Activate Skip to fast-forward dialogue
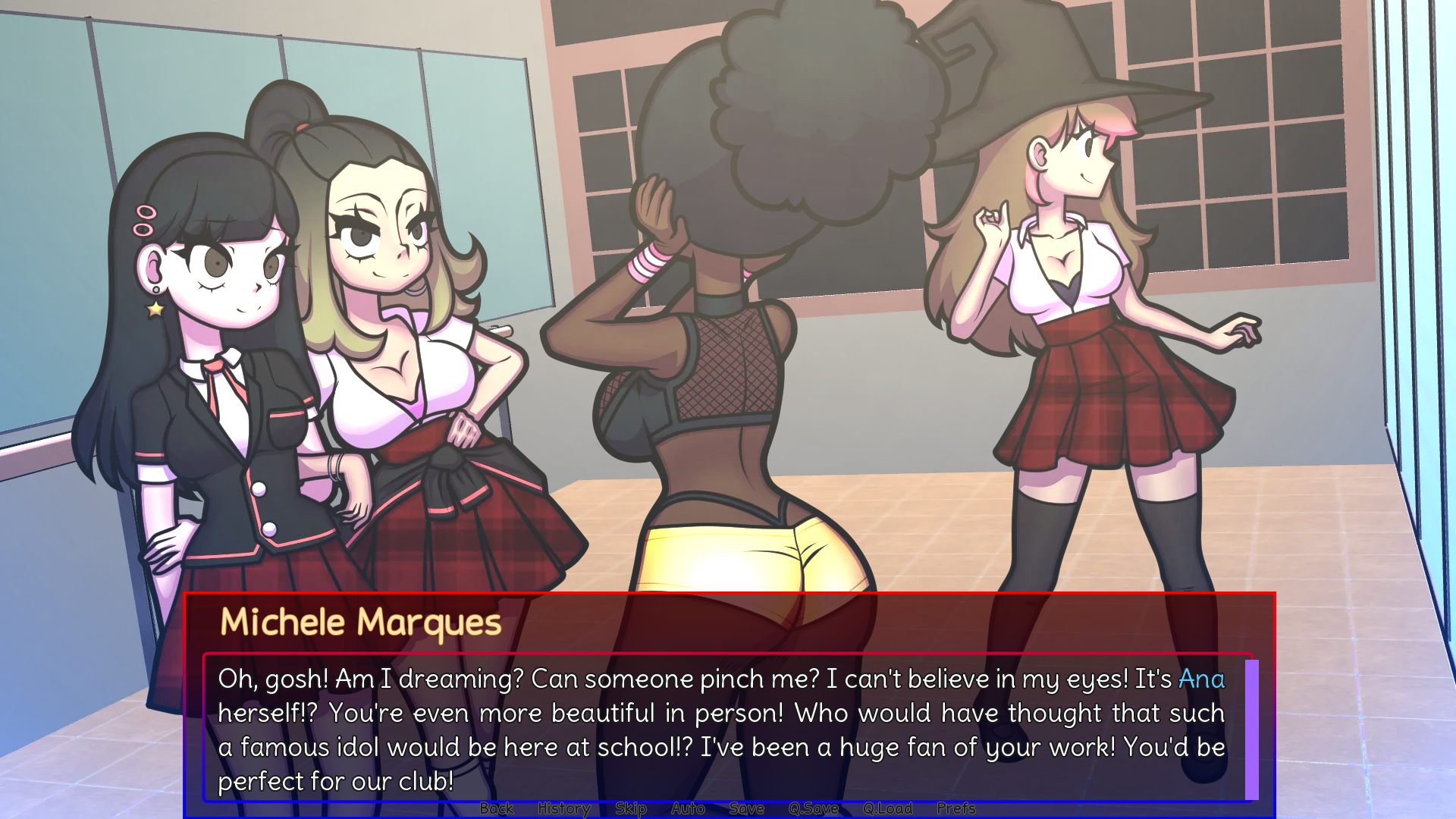The image size is (1456, 819). click(630, 808)
